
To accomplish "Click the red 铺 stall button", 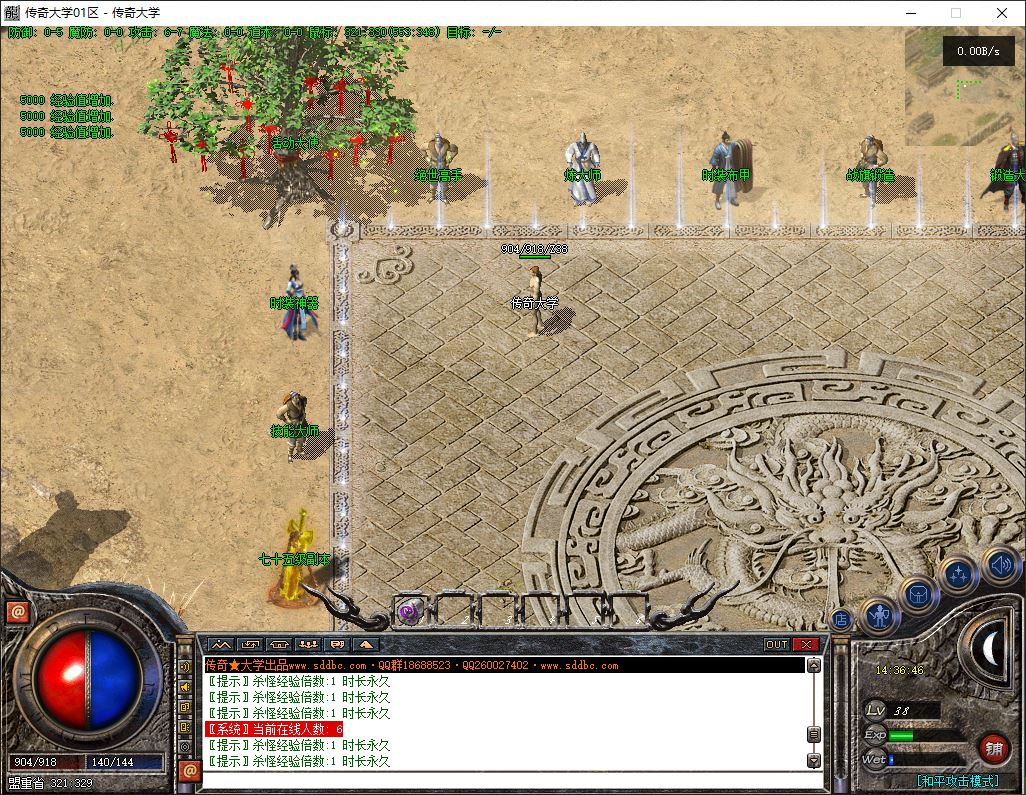I will (993, 748).
